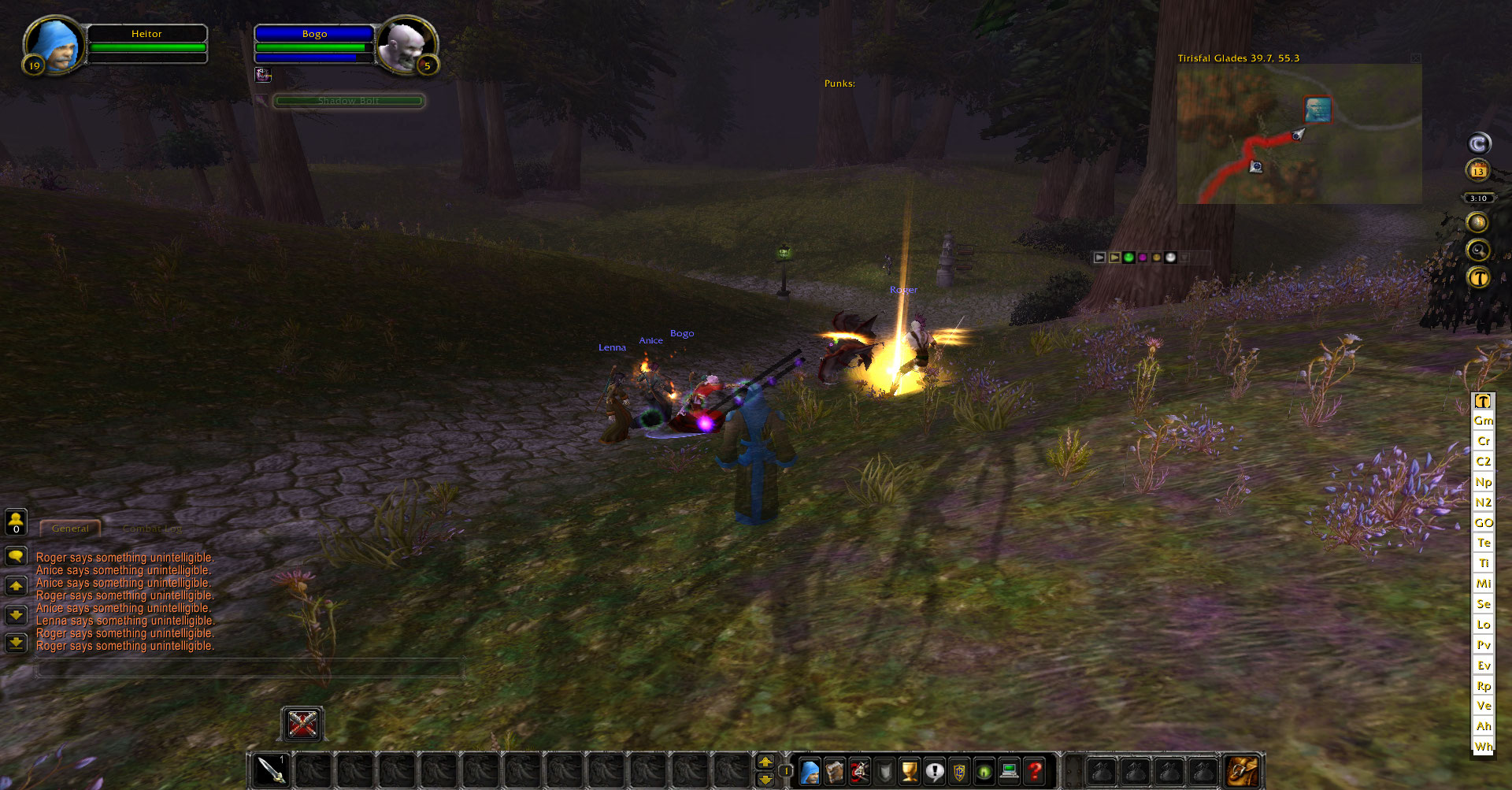Open the Game Menu computer icon
Viewport: 1512px width, 790px height.
(1009, 771)
